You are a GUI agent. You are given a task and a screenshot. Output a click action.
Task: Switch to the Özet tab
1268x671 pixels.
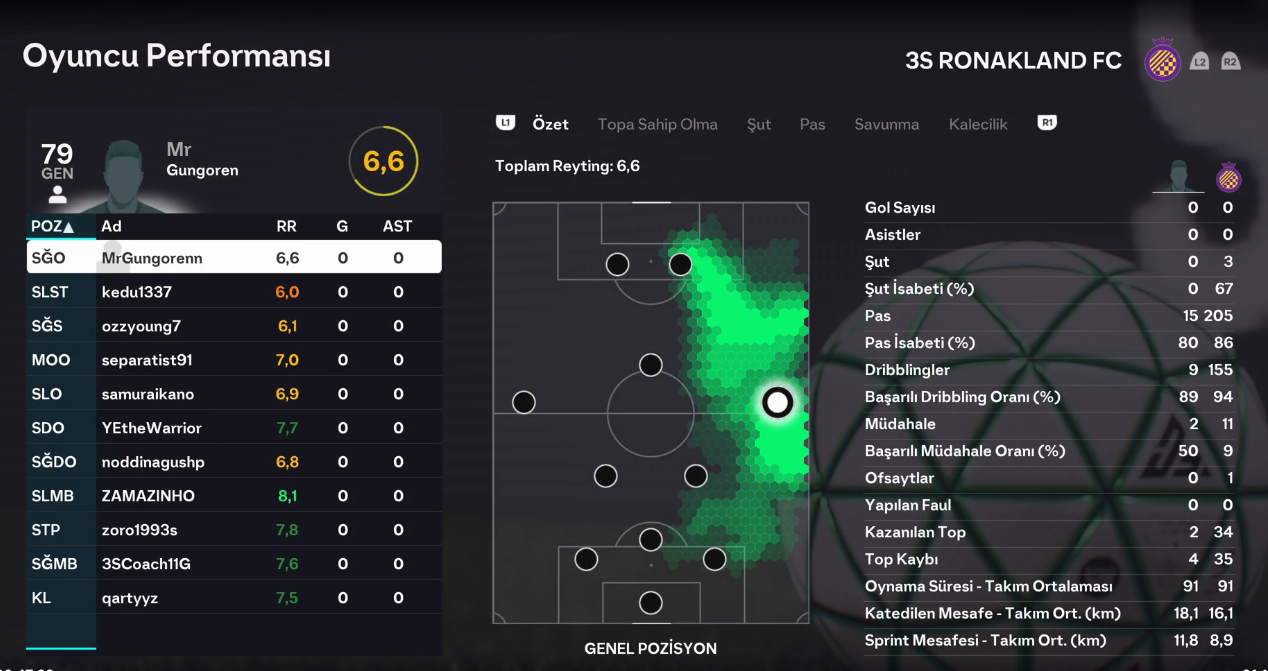click(x=550, y=125)
